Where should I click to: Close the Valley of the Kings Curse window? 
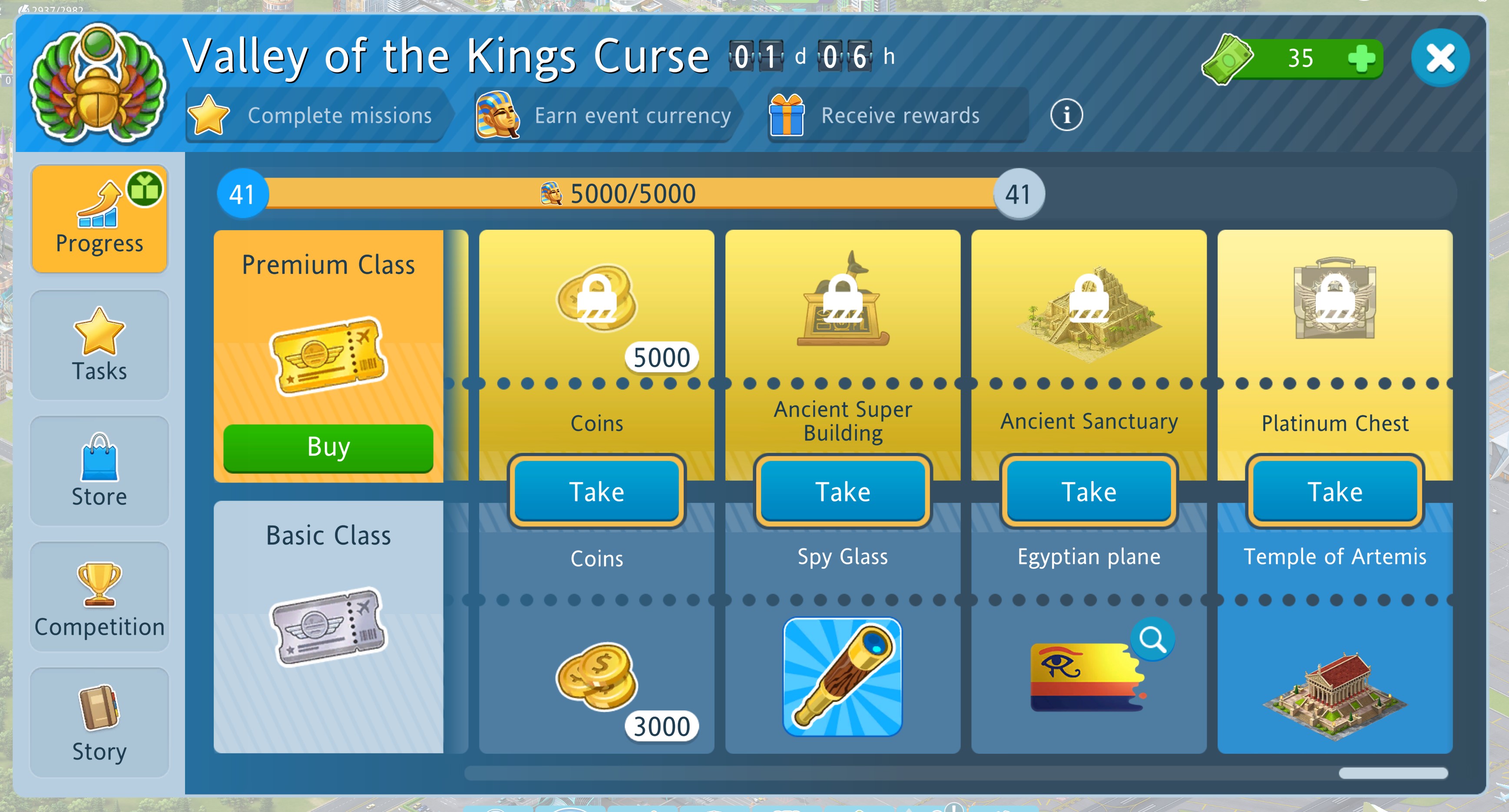click(x=1440, y=58)
